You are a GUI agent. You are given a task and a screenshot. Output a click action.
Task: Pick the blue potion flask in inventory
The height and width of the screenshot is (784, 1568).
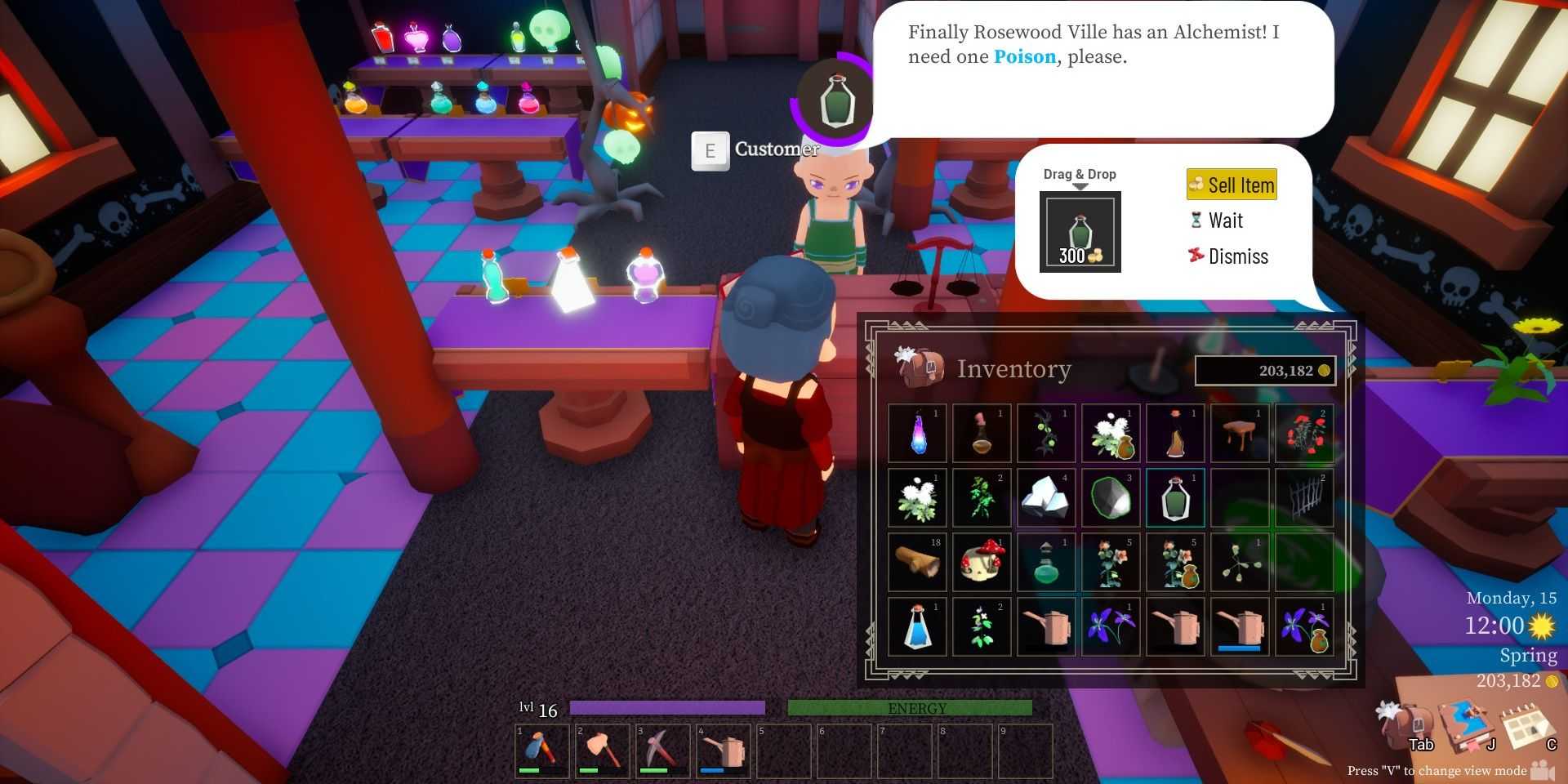point(918,626)
